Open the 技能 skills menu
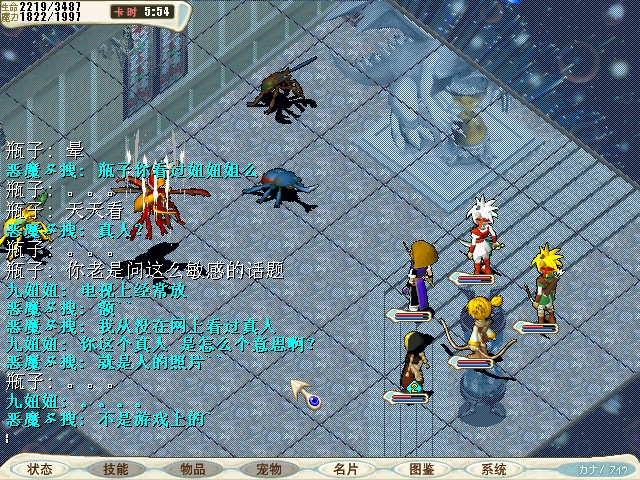The image size is (640, 480). pyautogui.click(x=115, y=469)
